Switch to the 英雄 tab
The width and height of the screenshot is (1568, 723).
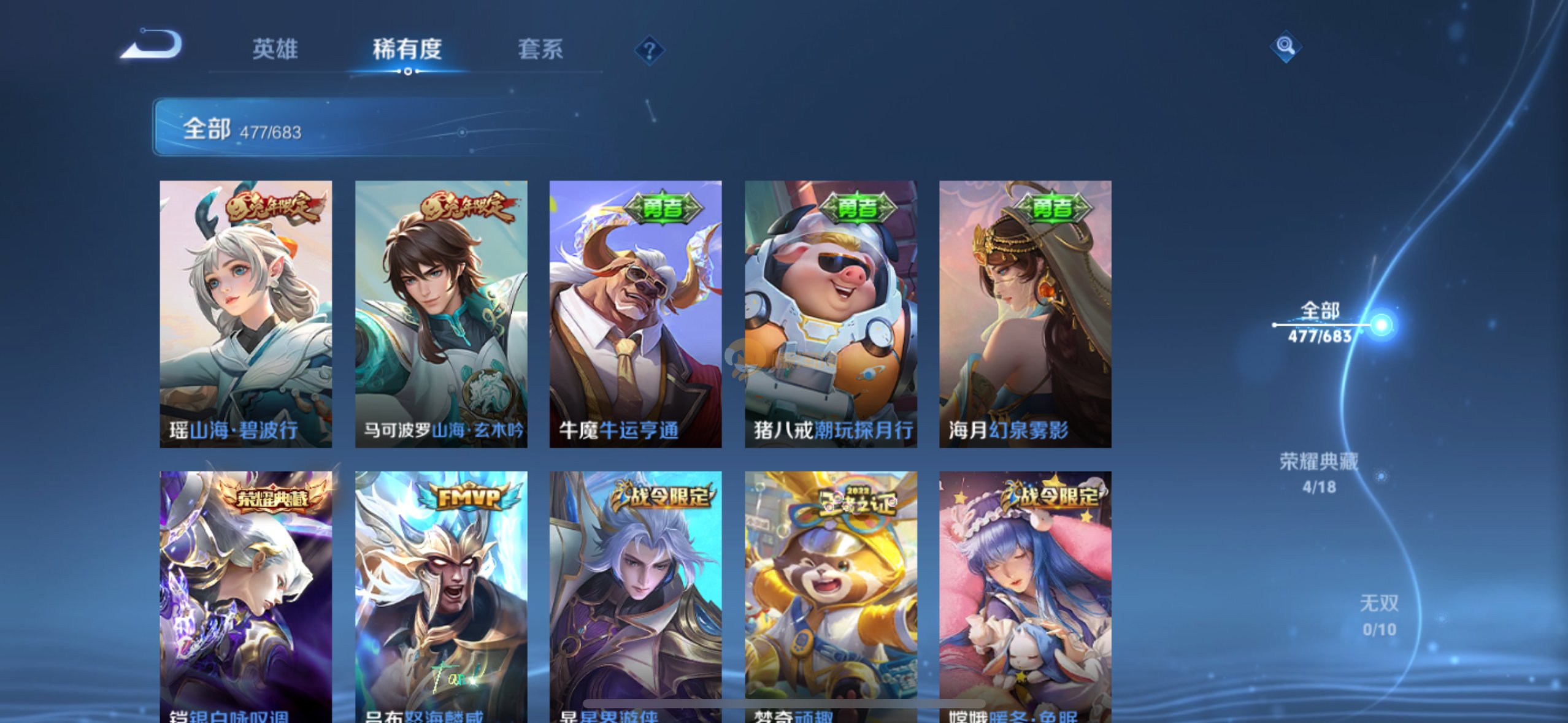[x=275, y=49]
